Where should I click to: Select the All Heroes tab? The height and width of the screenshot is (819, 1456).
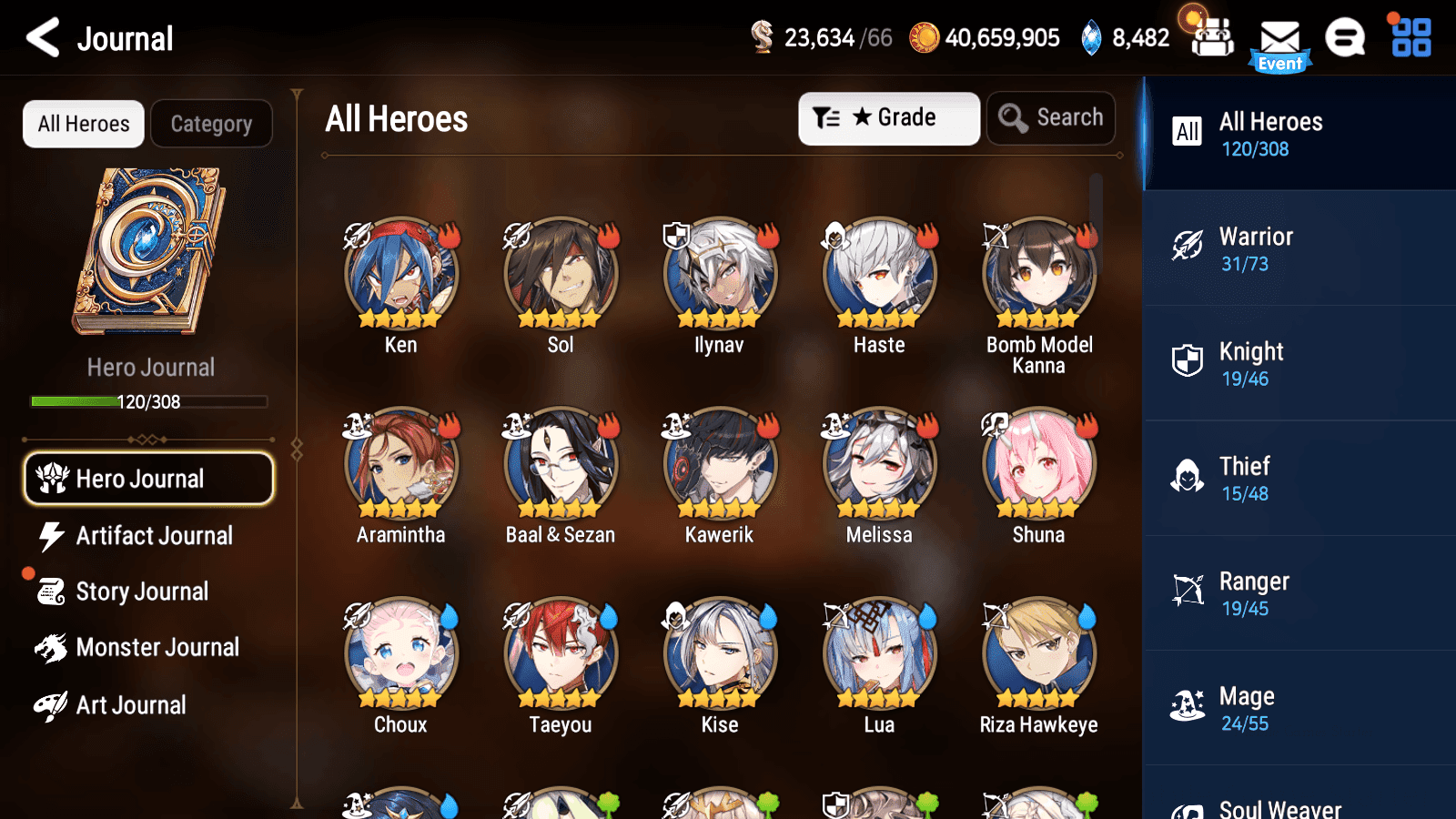(83, 124)
